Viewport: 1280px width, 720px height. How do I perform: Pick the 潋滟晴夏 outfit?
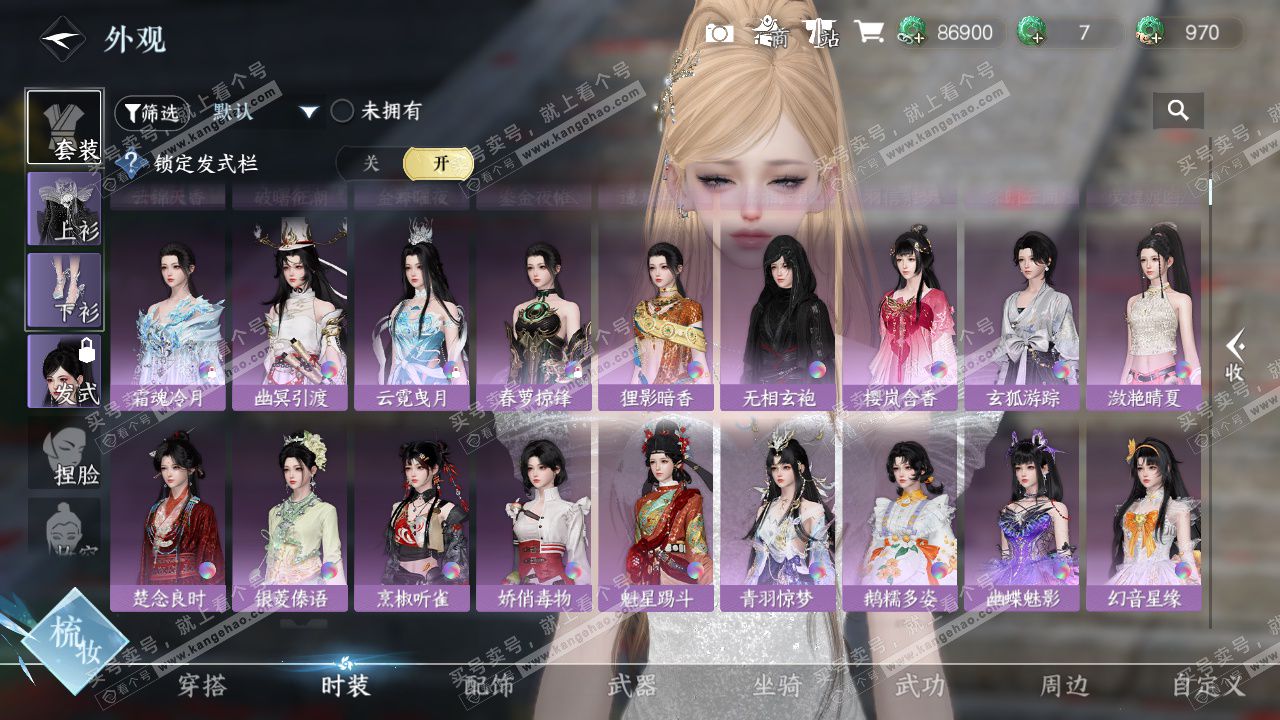[1143, 316]
